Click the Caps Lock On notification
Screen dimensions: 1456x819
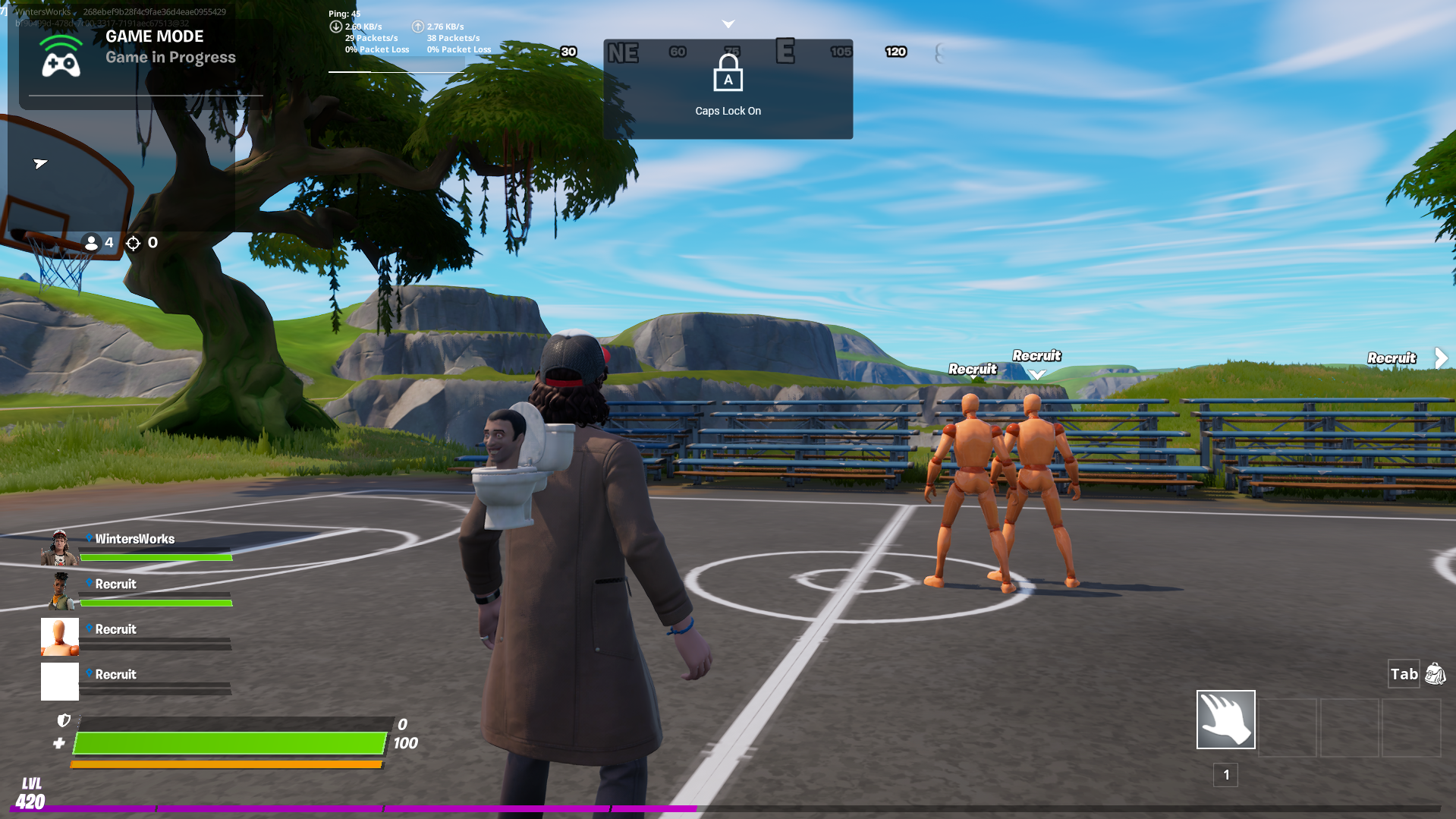coord(728,89)
